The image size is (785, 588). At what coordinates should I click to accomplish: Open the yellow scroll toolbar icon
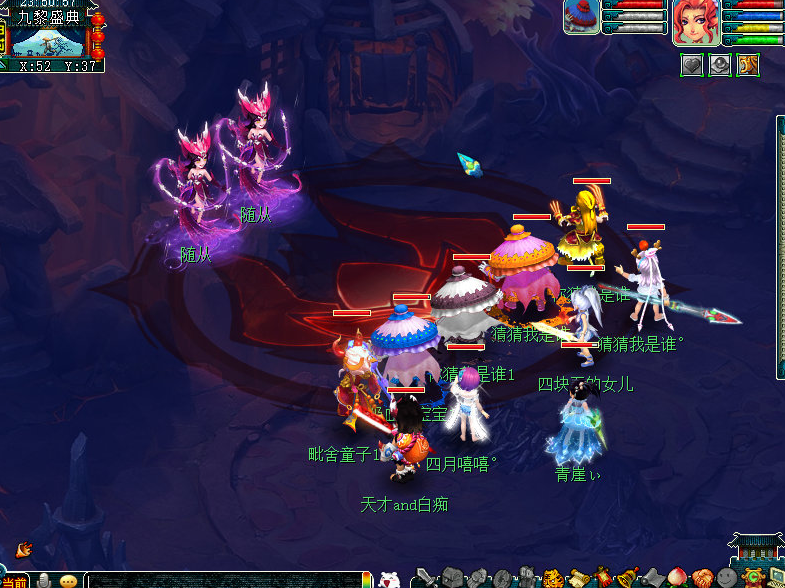578,578
